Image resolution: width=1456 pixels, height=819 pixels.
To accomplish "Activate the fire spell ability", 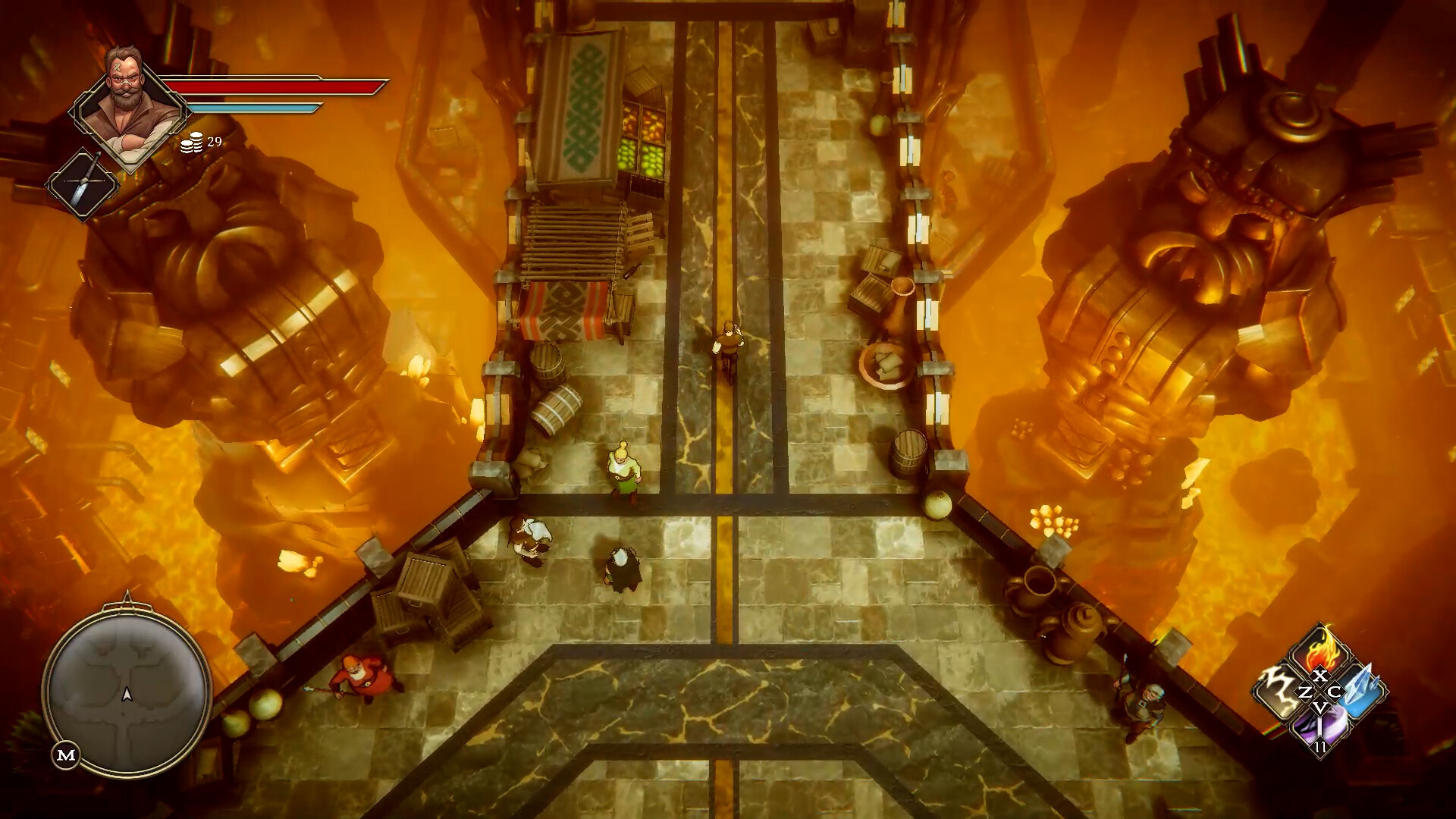I will pos(1321,648).
